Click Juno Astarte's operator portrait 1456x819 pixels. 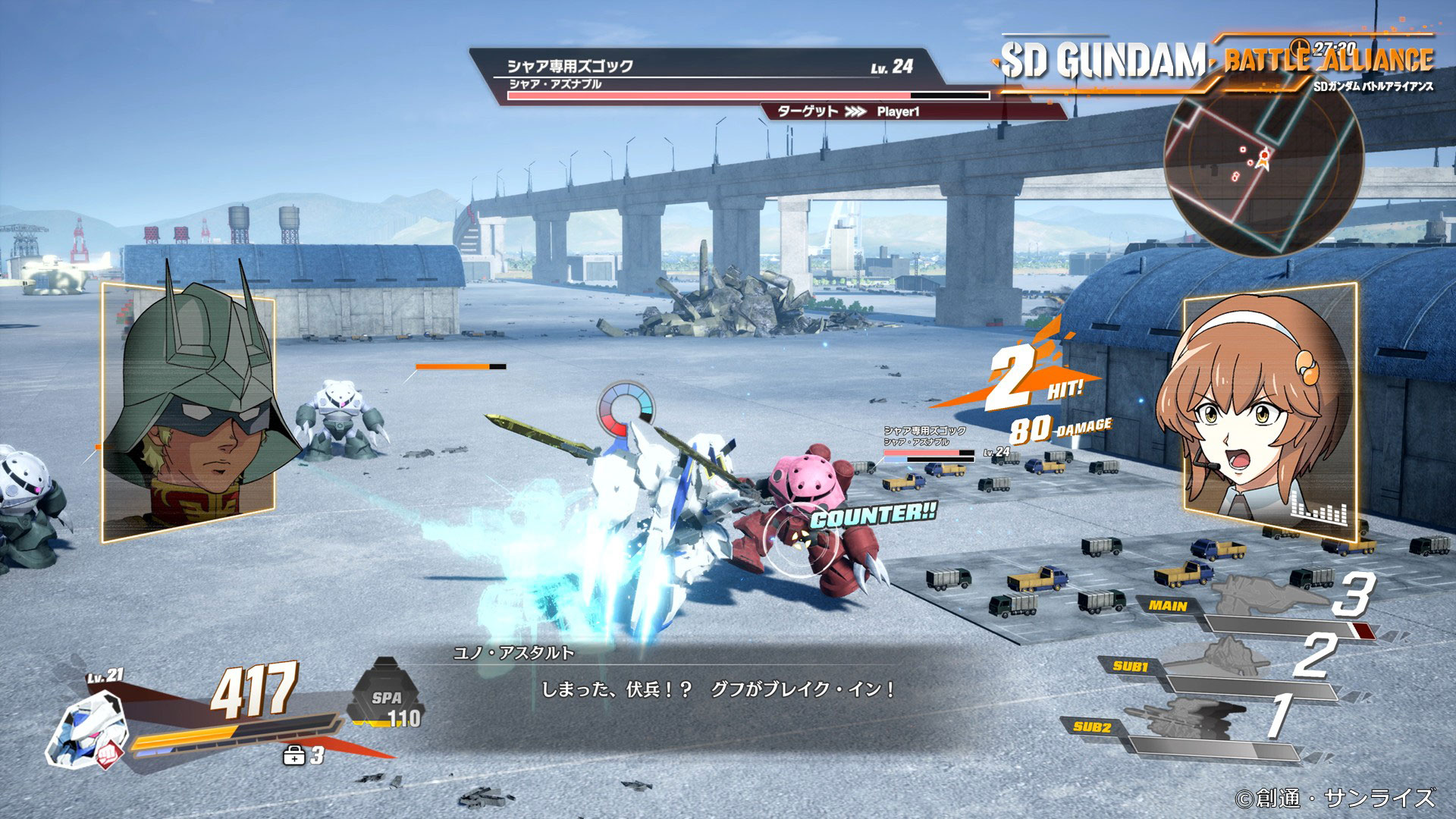pos(1270,412)
